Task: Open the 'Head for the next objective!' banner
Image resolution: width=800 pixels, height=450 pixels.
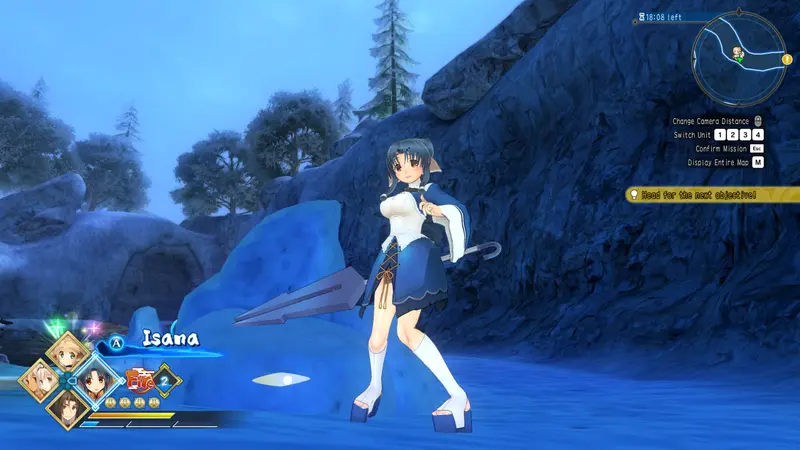Action: coord(712,195)
